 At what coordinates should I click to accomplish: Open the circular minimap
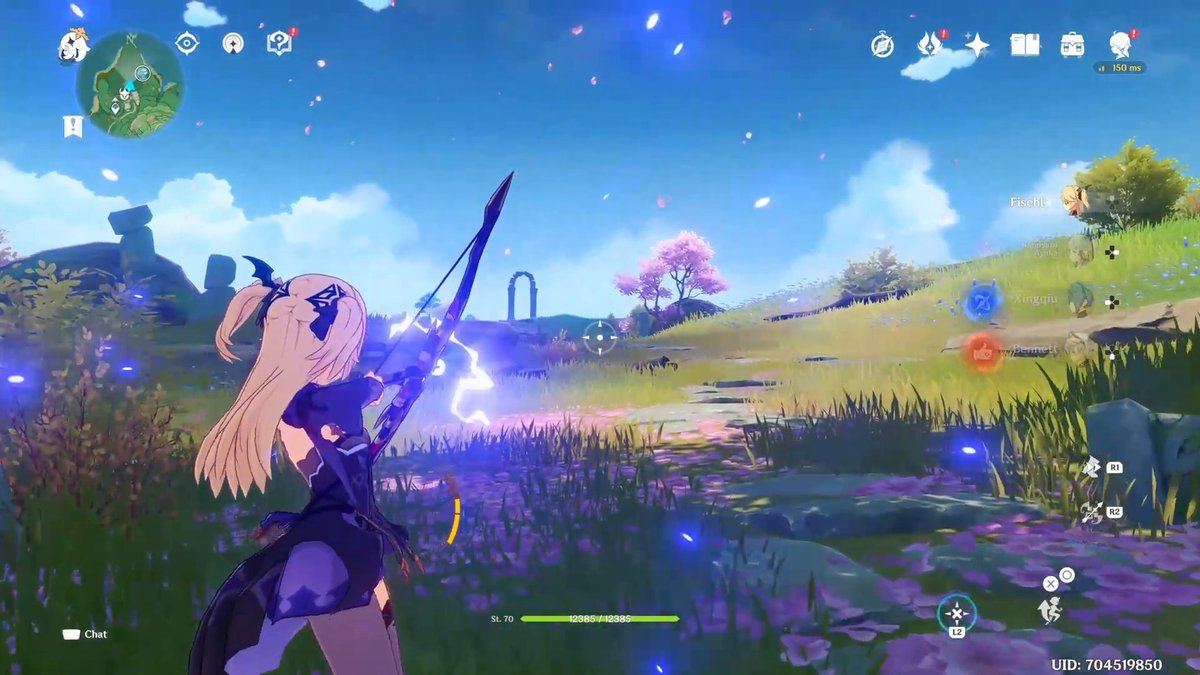(x=130, y=84)
